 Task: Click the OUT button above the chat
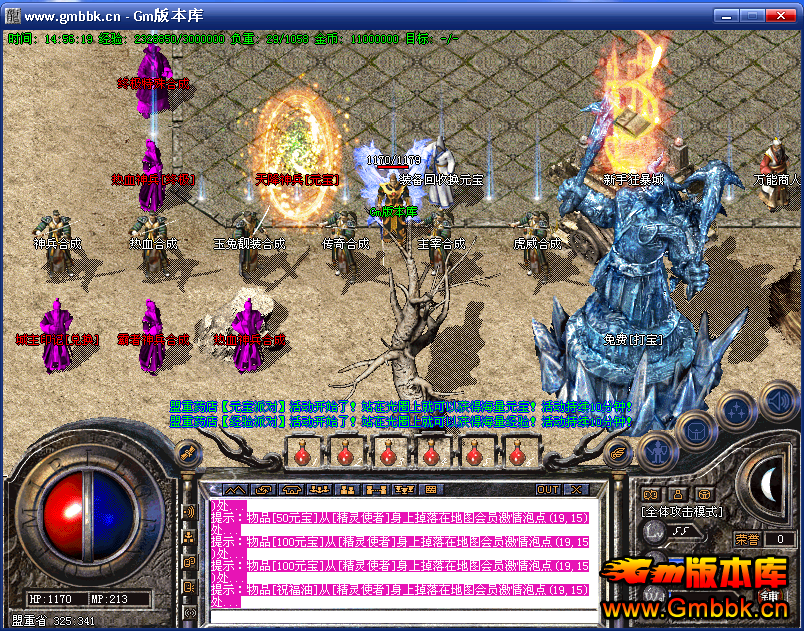pyautogui.click(x=548, y=490)
